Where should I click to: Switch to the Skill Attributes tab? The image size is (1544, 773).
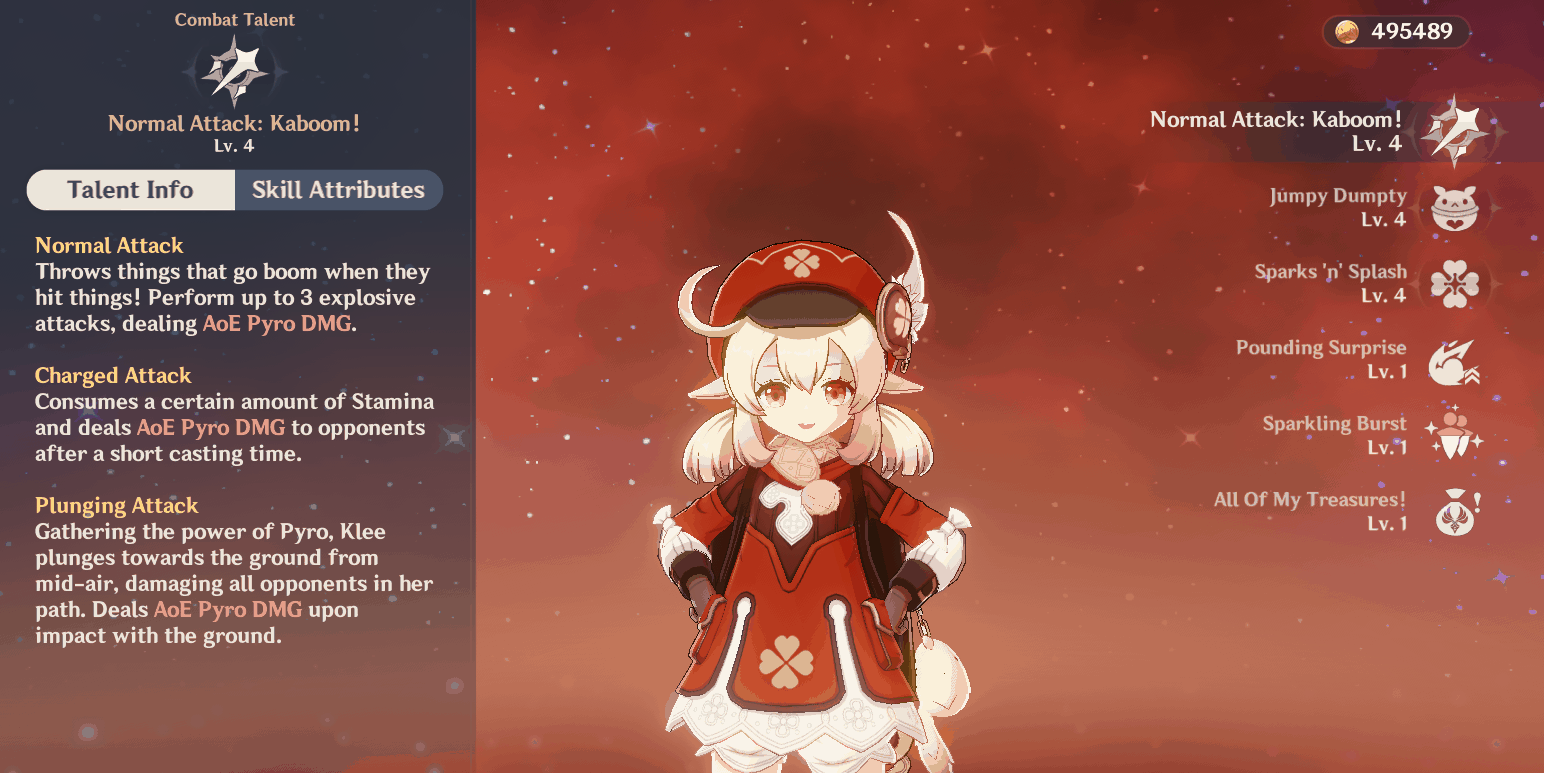339,190
